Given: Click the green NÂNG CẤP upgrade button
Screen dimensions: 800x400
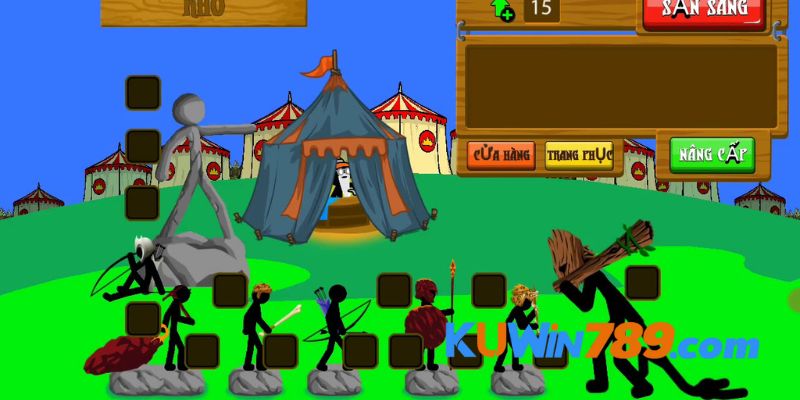Looking at the screenshot, I should pos(711,155).
